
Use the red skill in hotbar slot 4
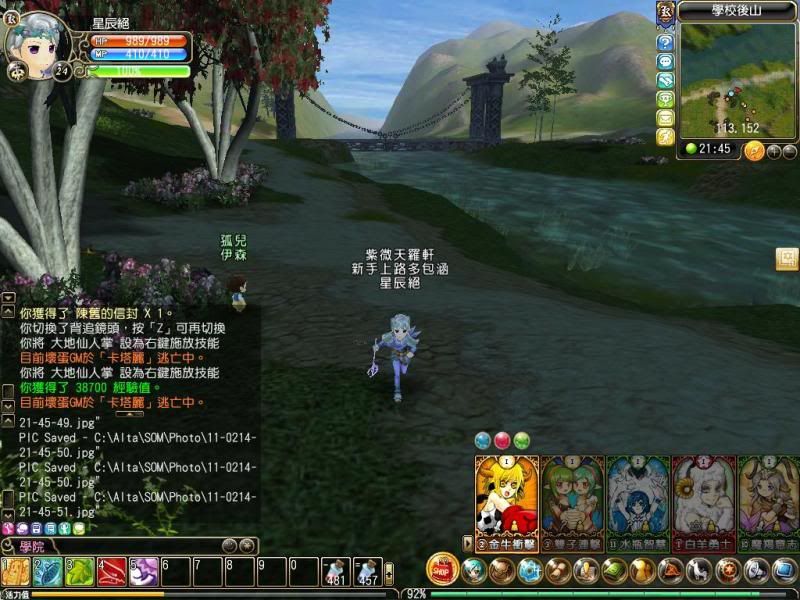tap(111, 572)
